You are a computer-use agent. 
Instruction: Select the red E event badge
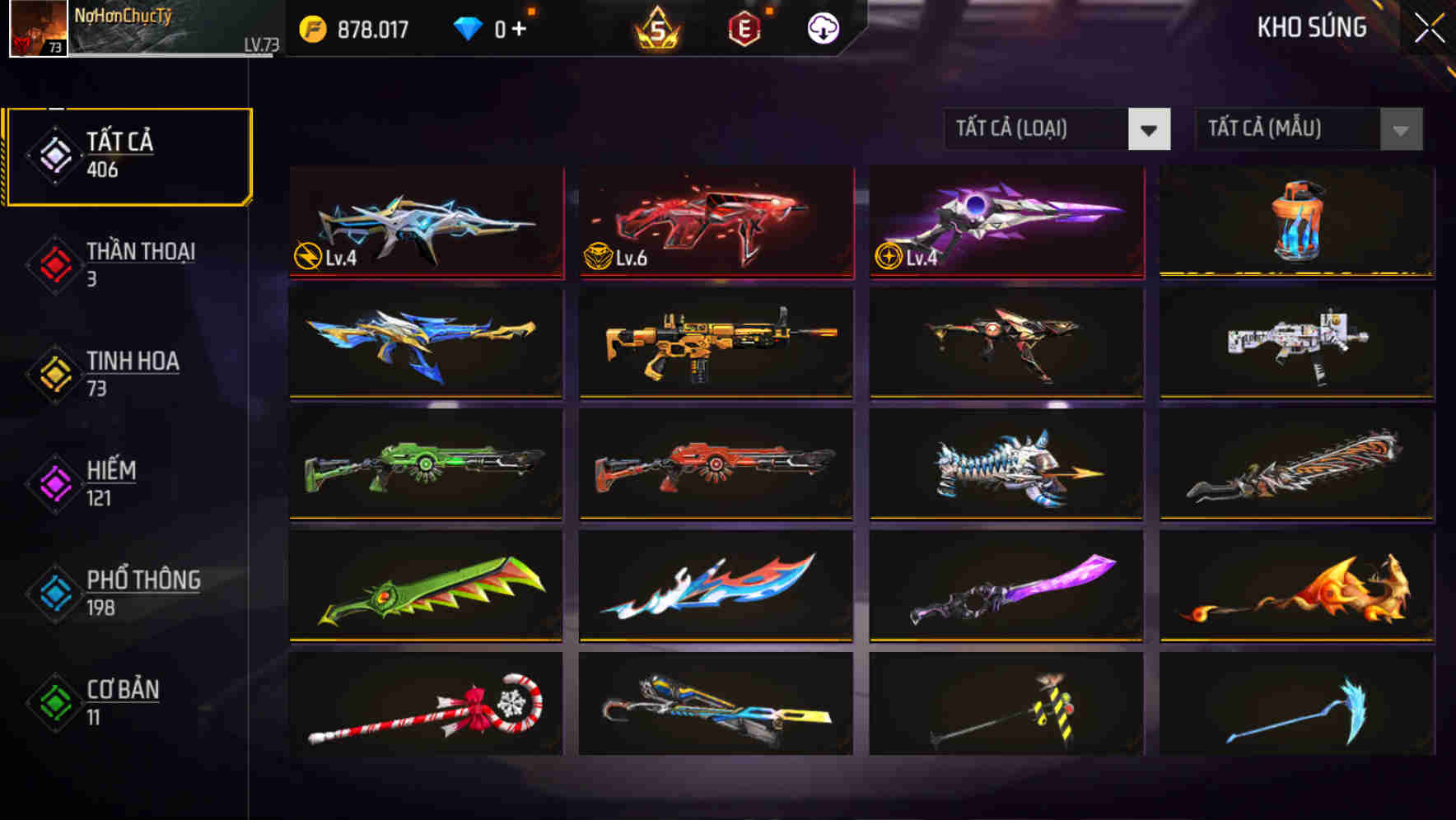tap(744, 27)
